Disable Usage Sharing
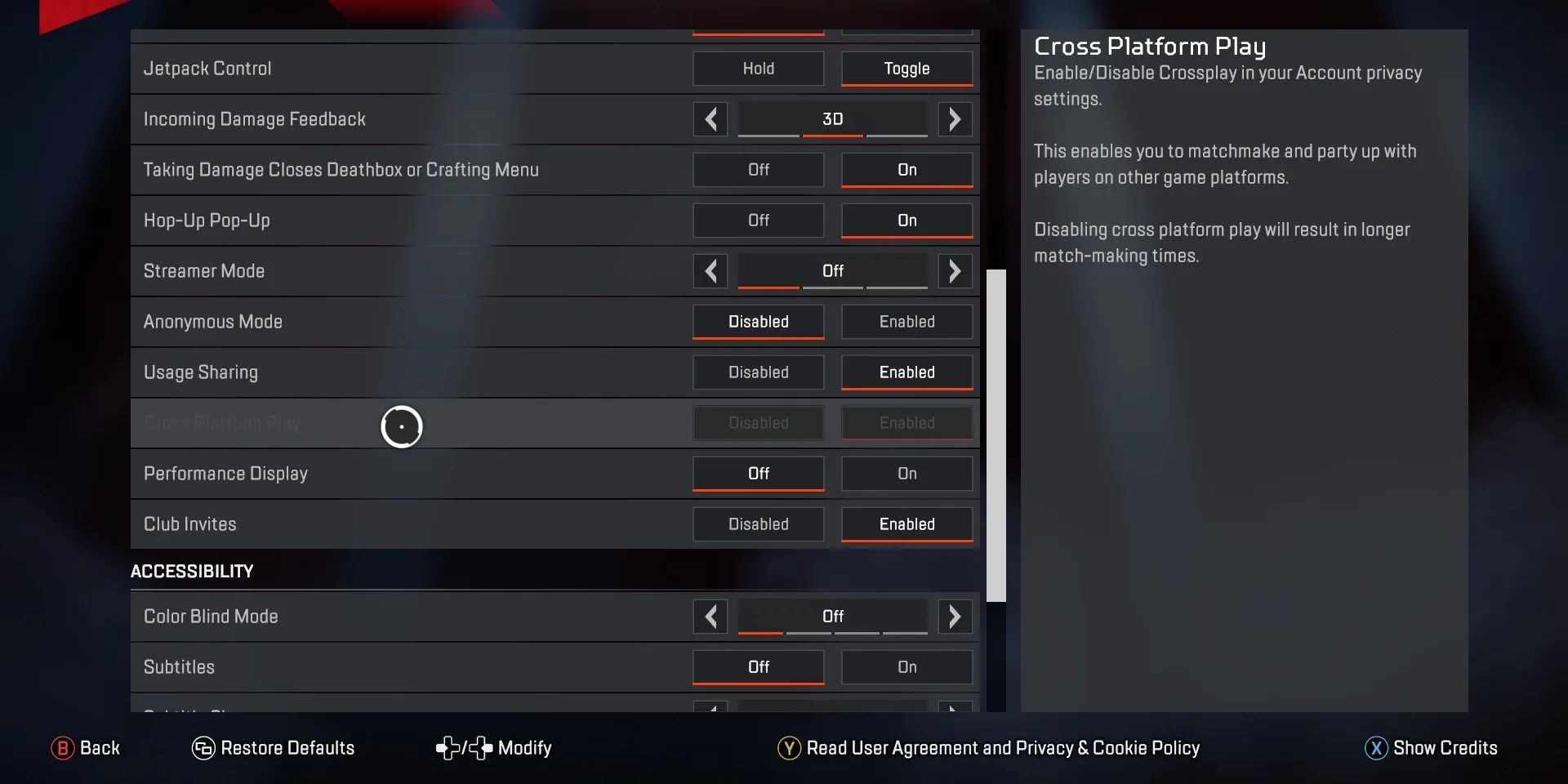The image size is (1568, 784). [757, 372]
